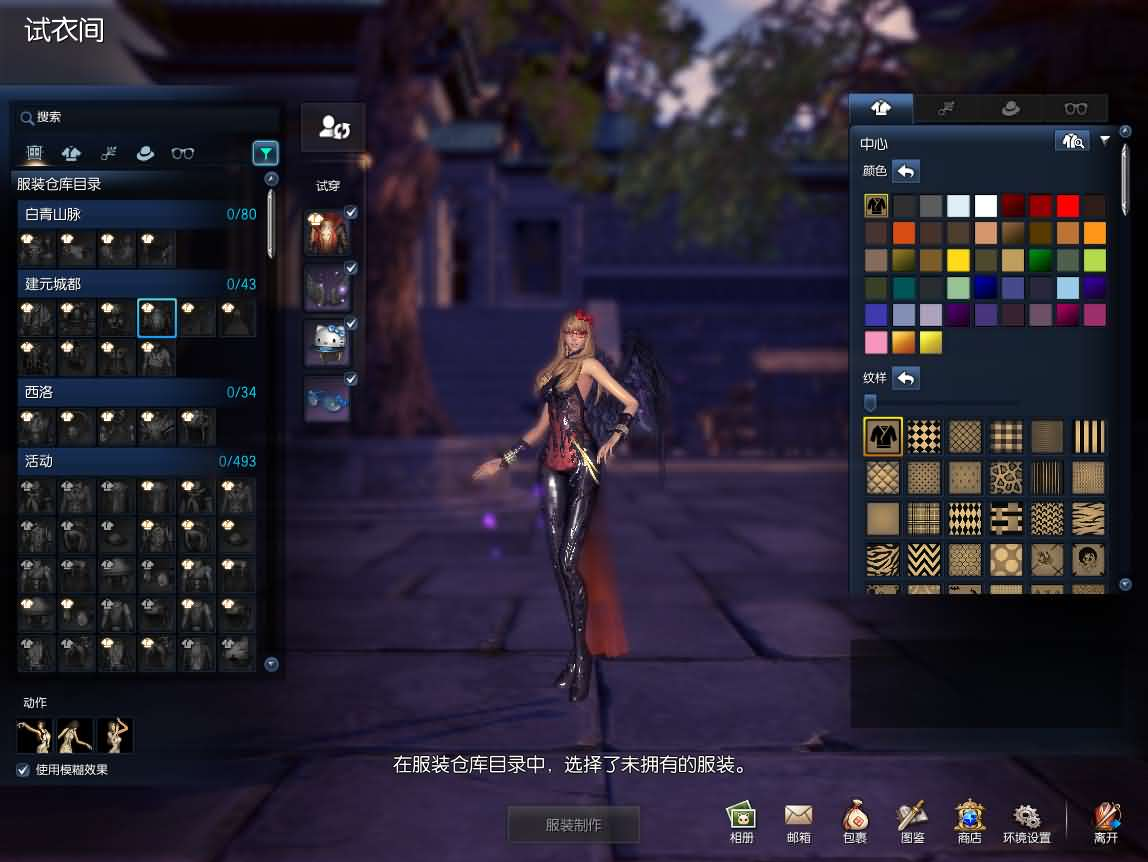The width and height of the screenshot is (1148, 862).
Task: Toggle the teal filter funnel button
Action: [265, 153]
